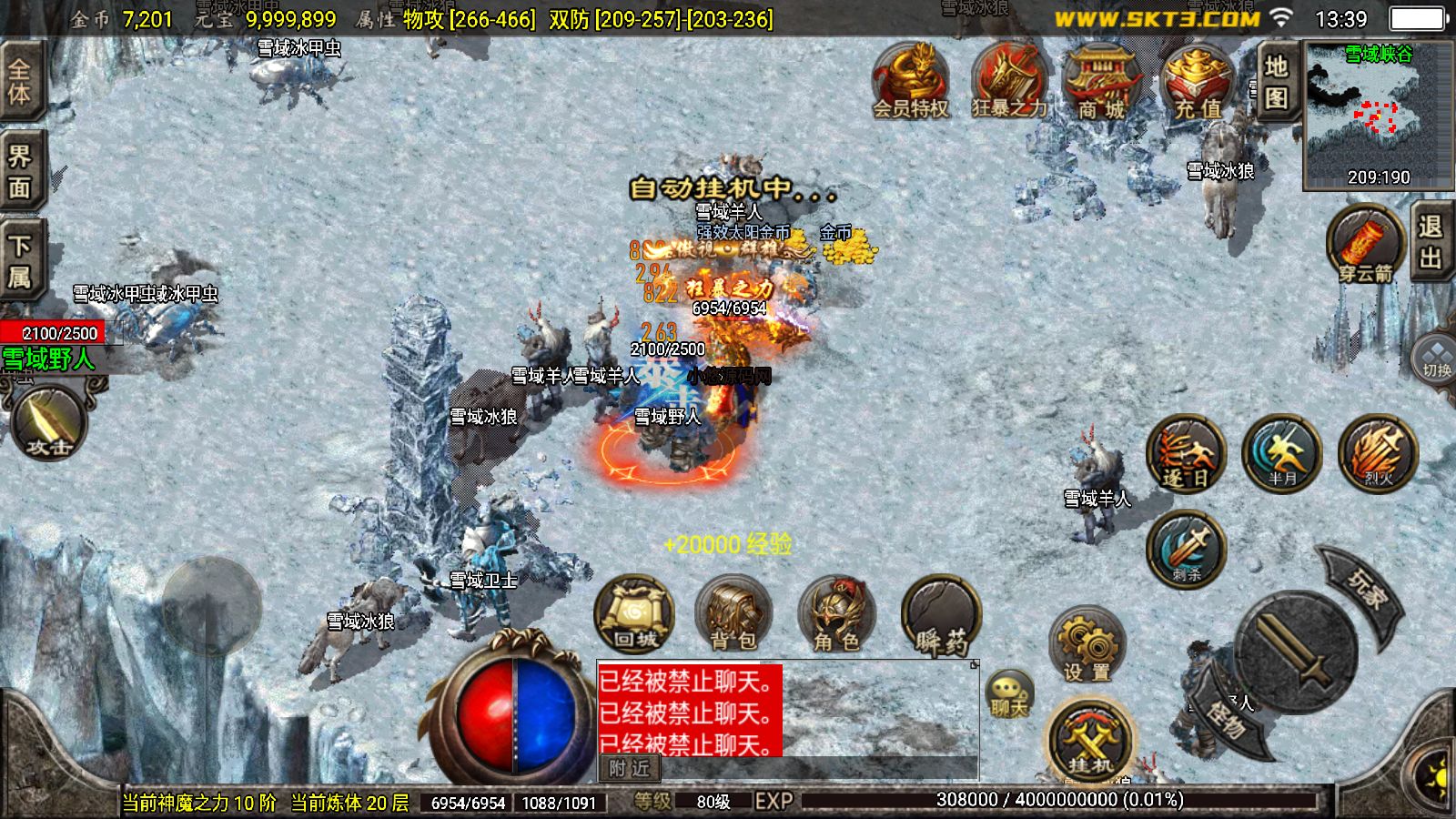
Task: Select the 附近 nearby chat tab
Action: point(630,769)
